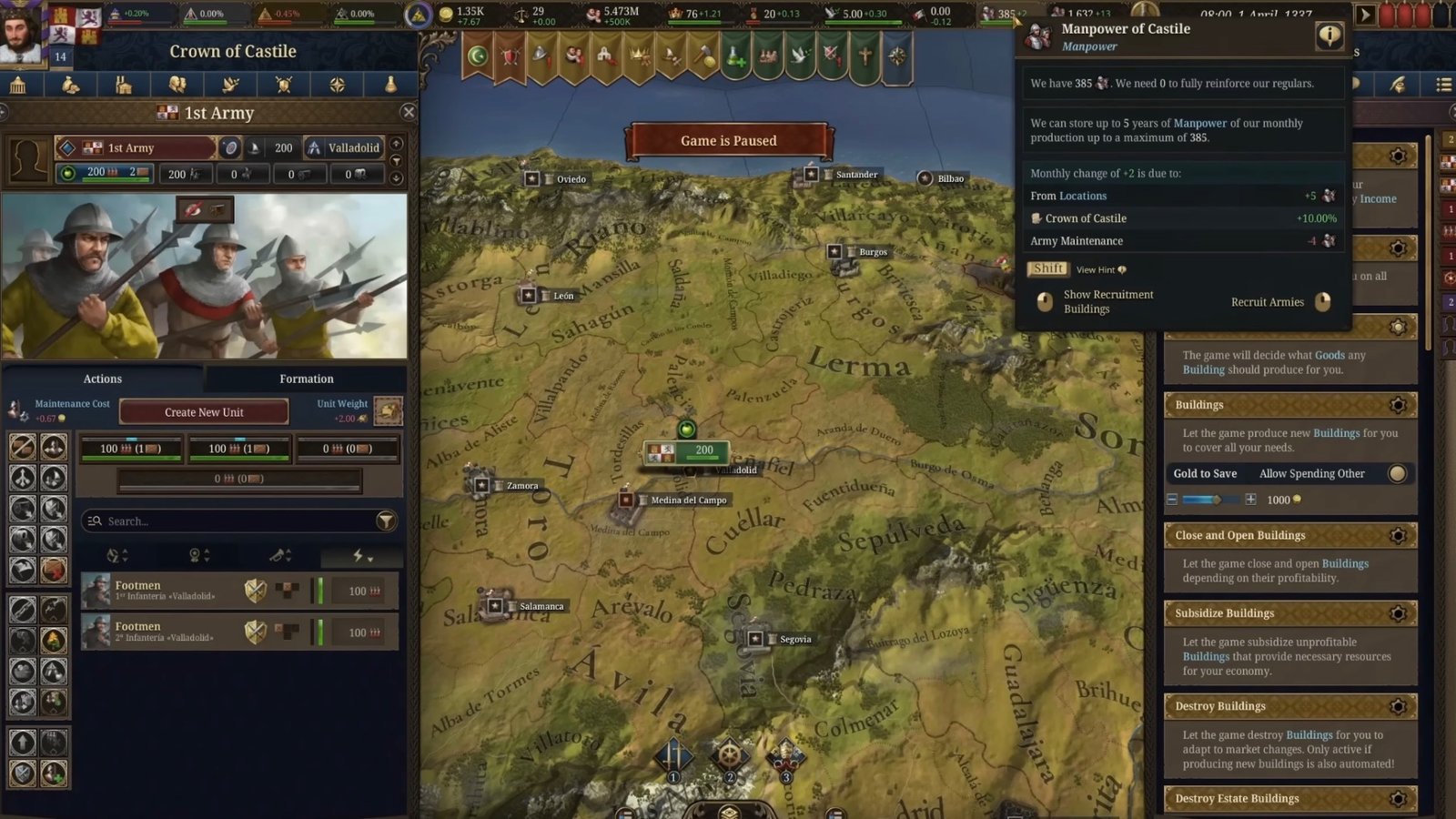Screen dimensions: 1456x819
Task: Toggle the Subsidize Buildings automation gear
Action: 1399,613
